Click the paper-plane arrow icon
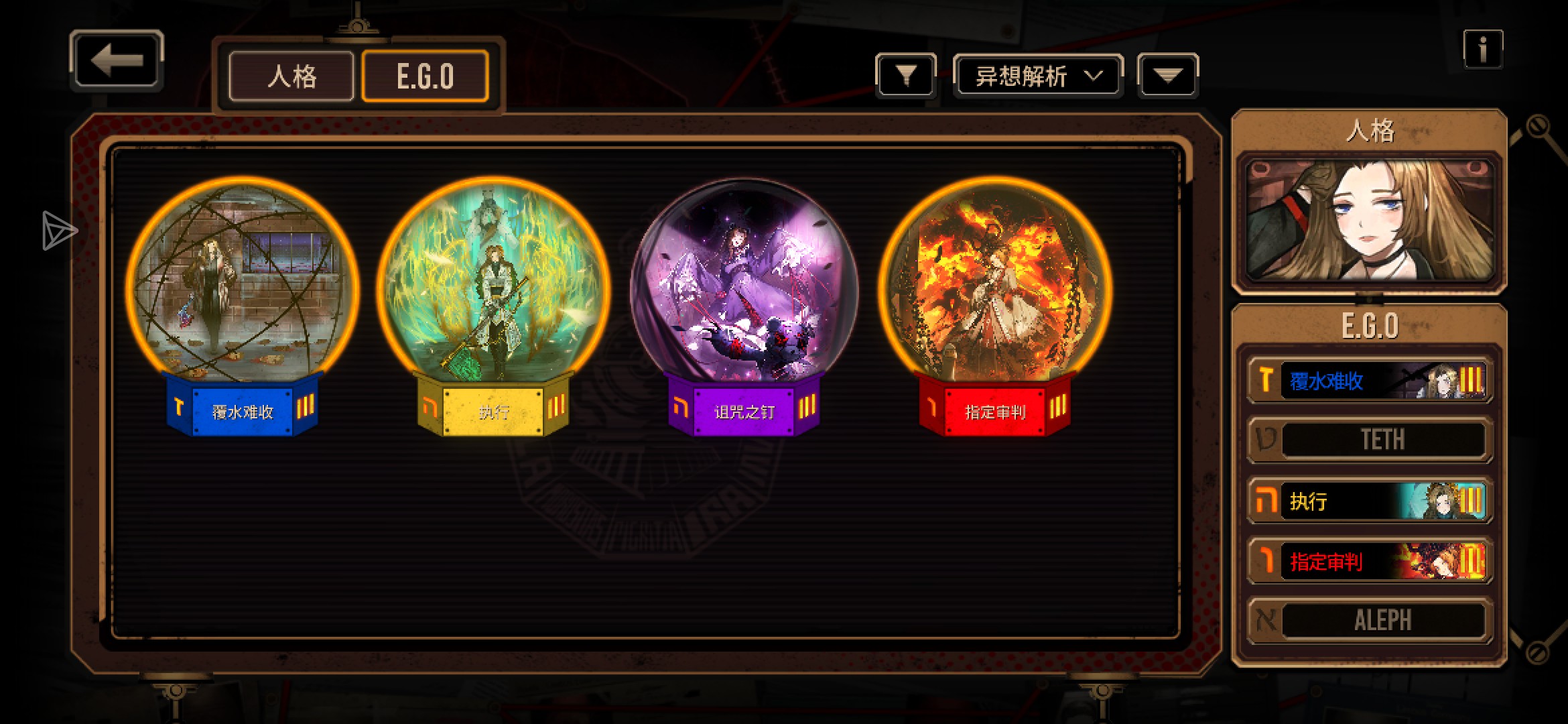The width and height of the screenshot is (1568, 724). (59, 231)
